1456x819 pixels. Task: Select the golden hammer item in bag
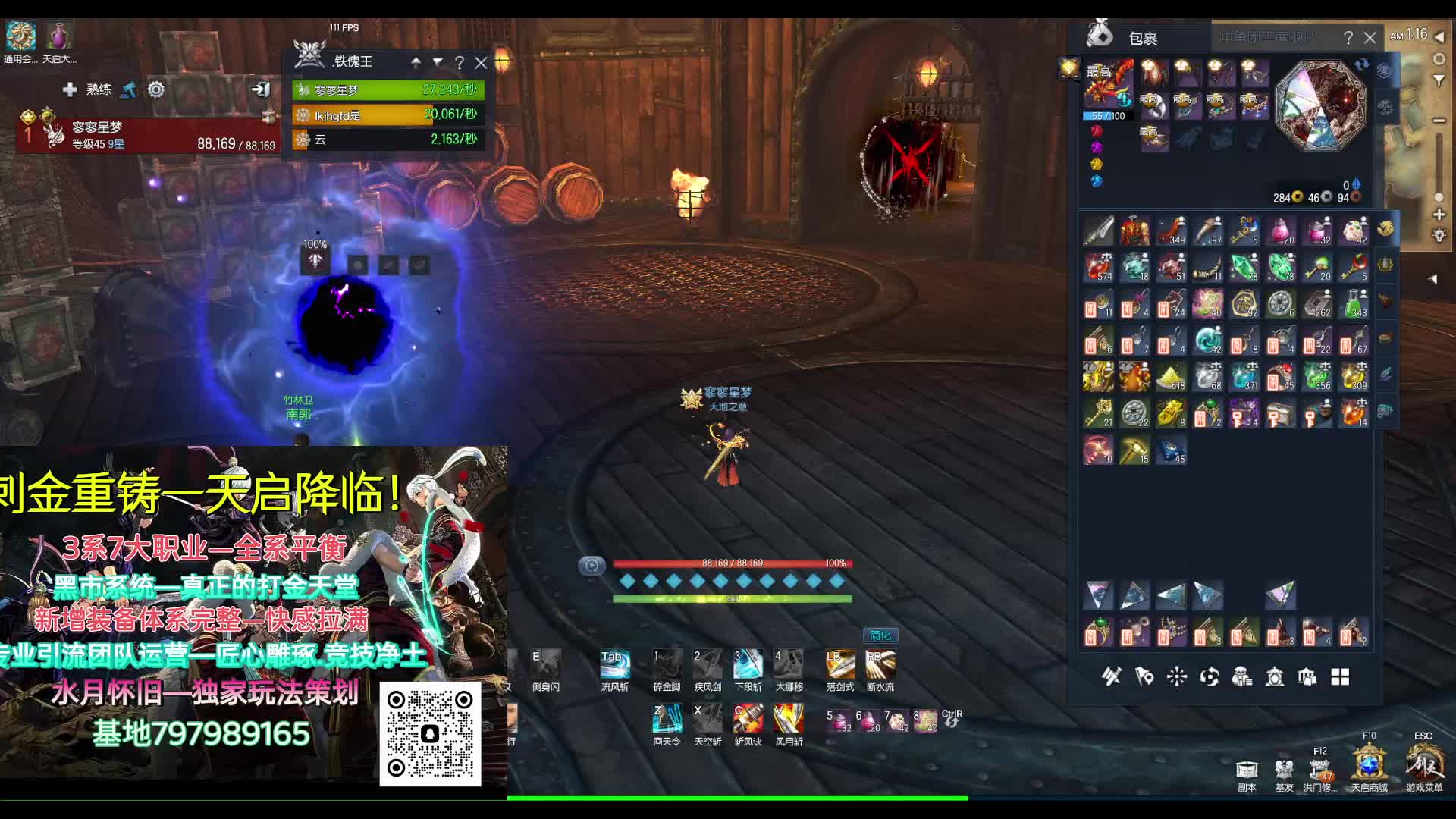(x=1135, y=450)
